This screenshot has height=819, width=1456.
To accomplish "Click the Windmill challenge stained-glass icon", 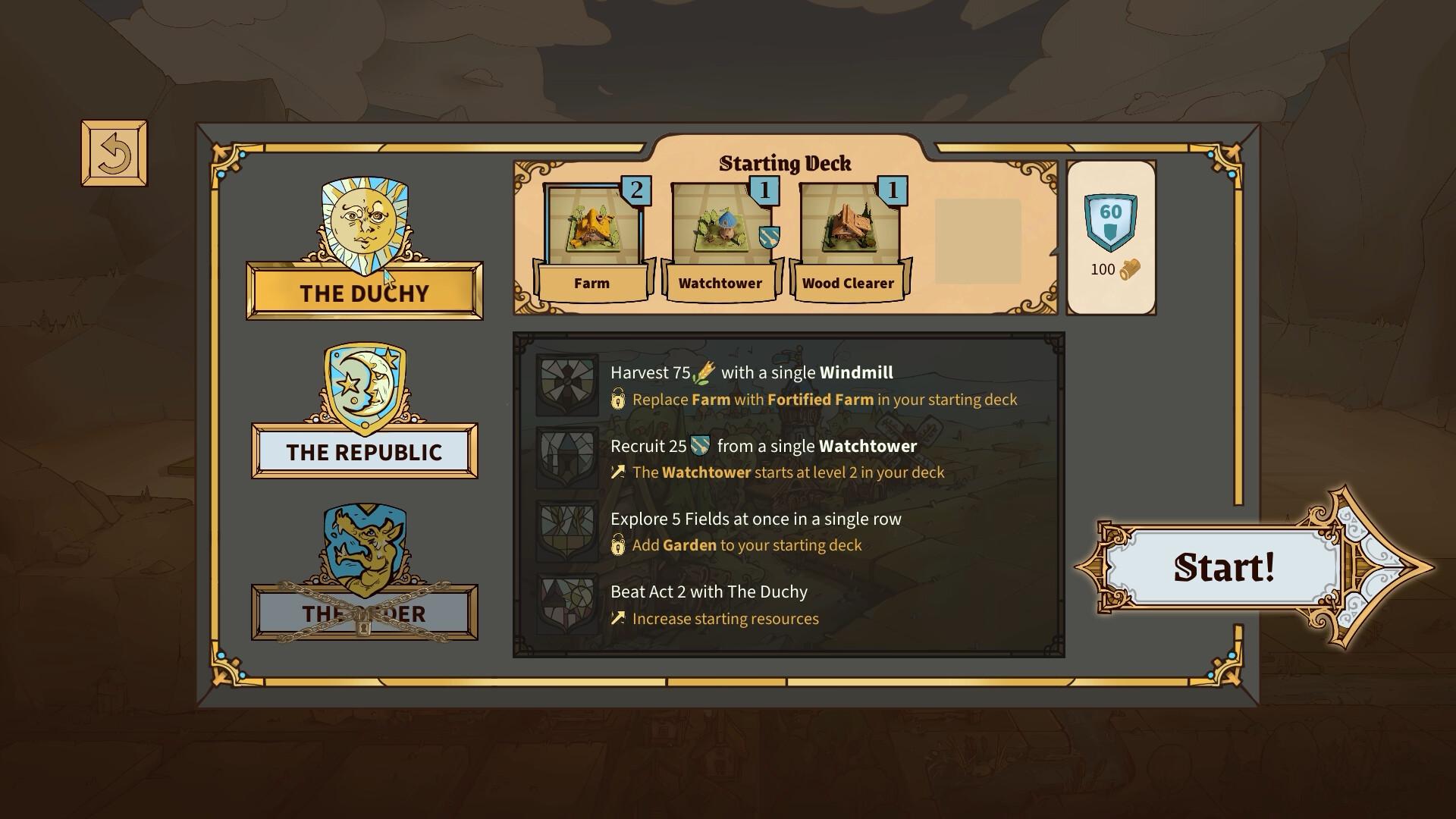I will pyautogui.click(x=566, y=385).
